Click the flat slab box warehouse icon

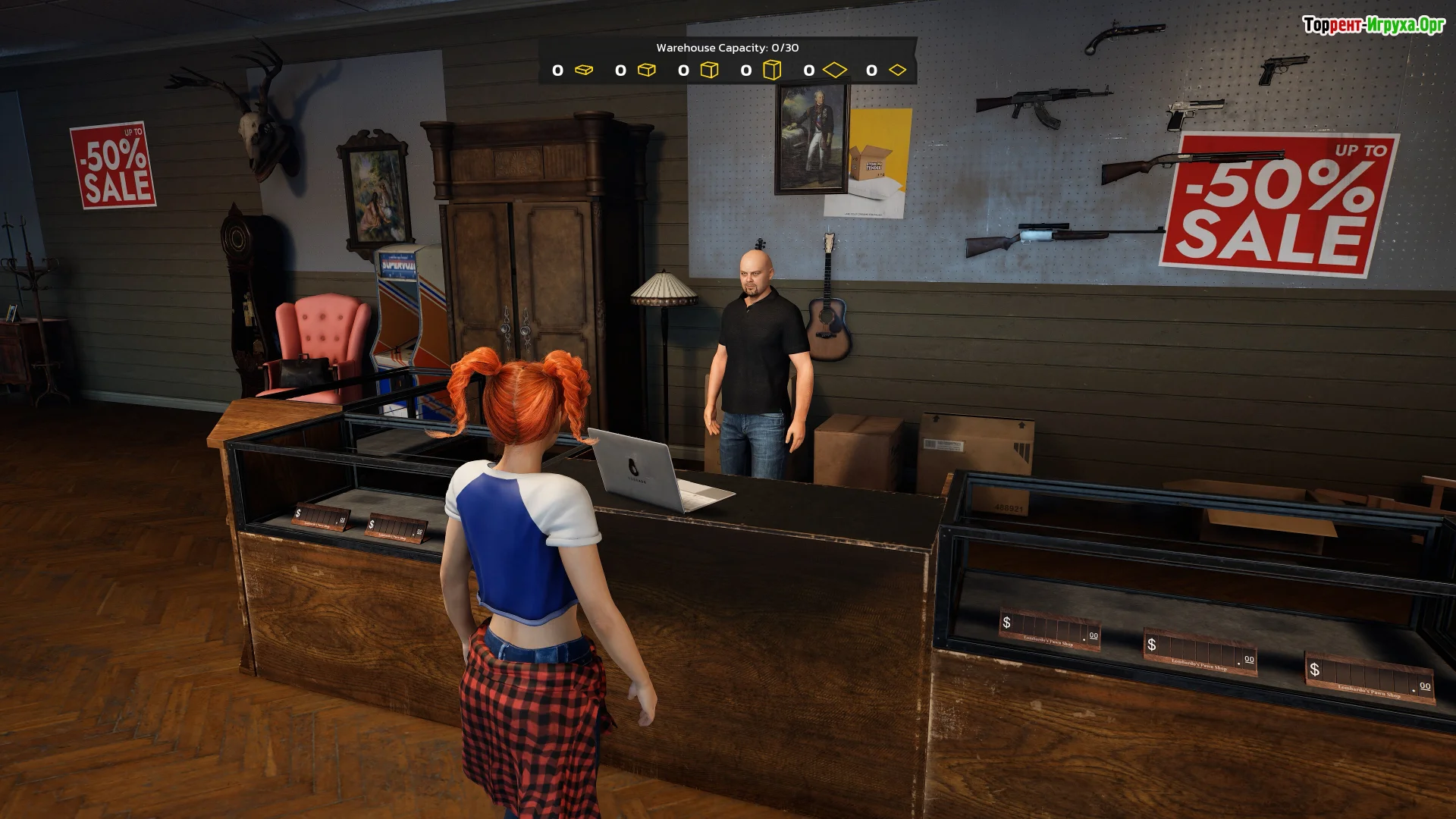tap(583, 70)
